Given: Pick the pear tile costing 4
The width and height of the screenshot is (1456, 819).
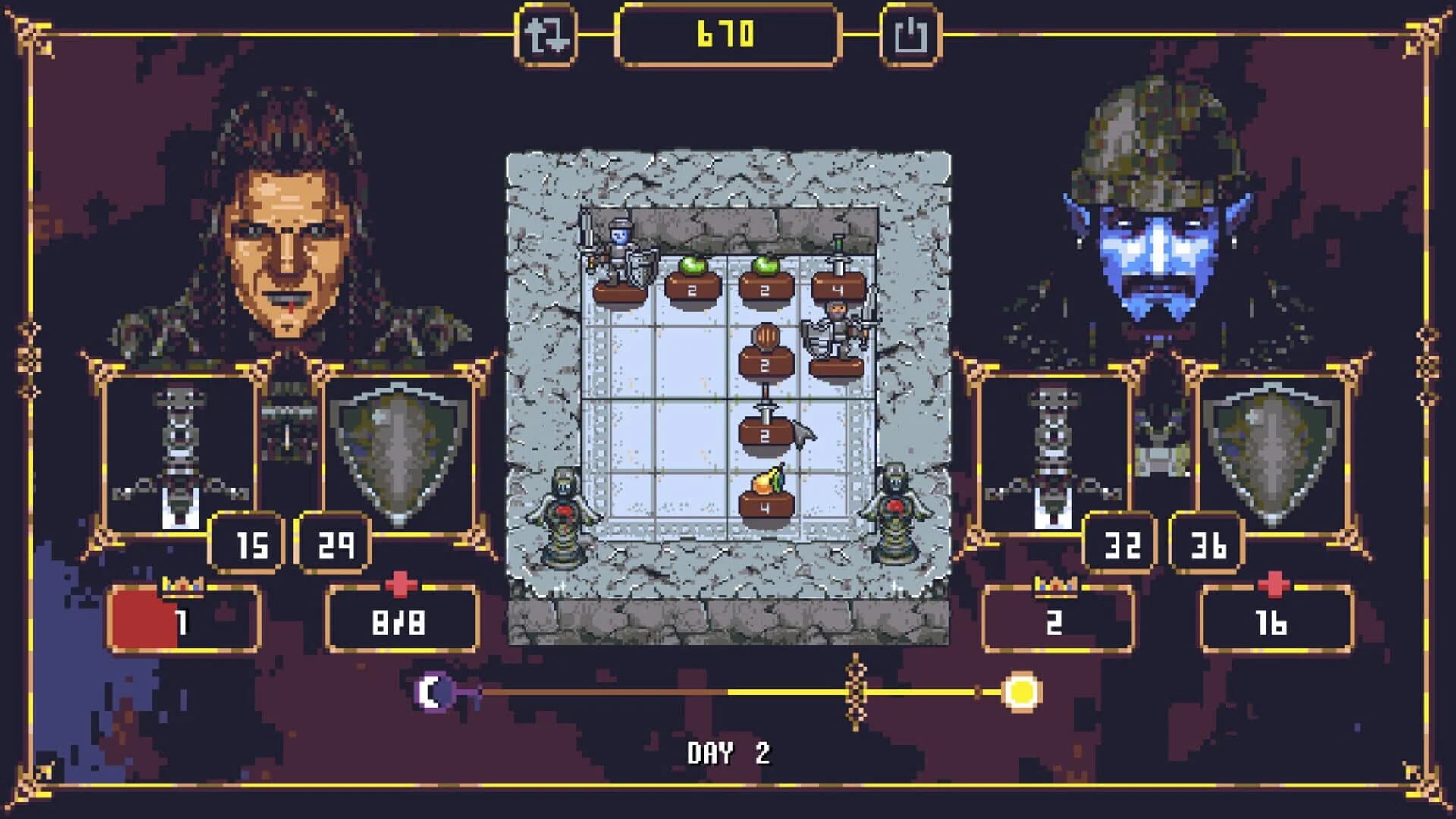Looking at the screenshot, I should [x=766, y=497].
